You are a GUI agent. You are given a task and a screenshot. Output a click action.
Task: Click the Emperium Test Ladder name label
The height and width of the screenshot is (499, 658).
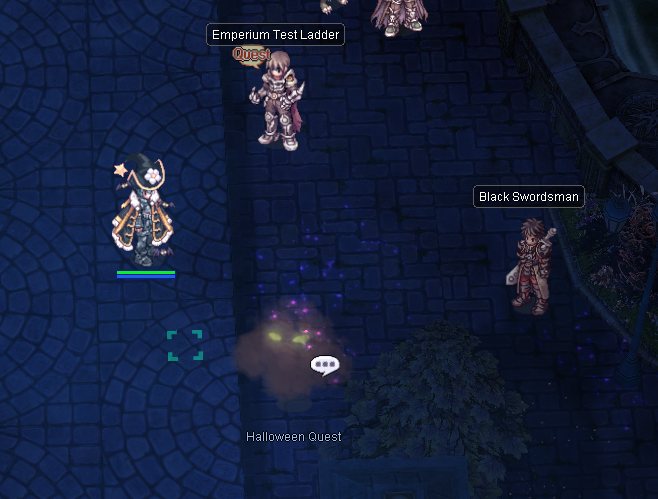pos(275,35)
